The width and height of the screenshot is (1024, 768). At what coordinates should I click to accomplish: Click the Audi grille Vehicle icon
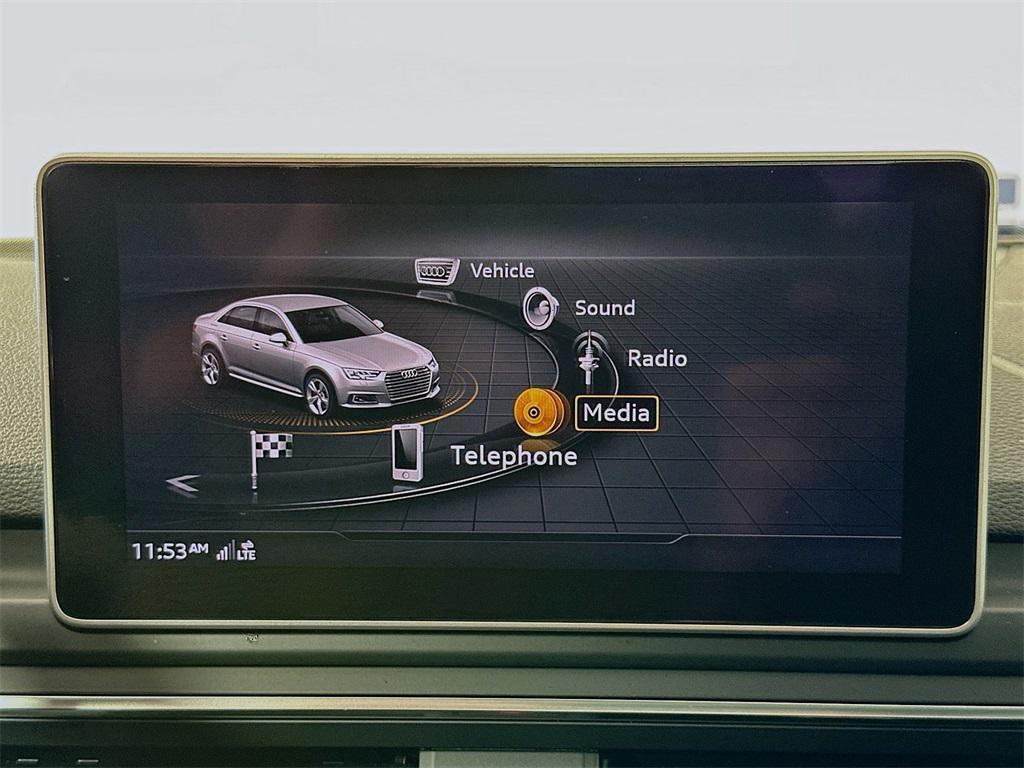pyautogui.click(x=437, y=270)
